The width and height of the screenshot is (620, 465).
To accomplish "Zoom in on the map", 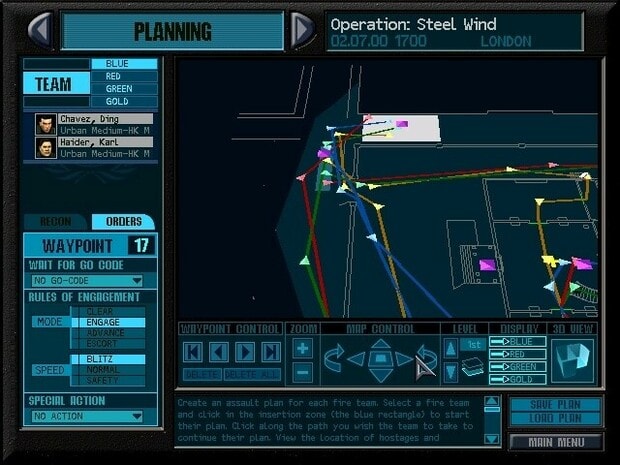I will [x=303, y=349].
